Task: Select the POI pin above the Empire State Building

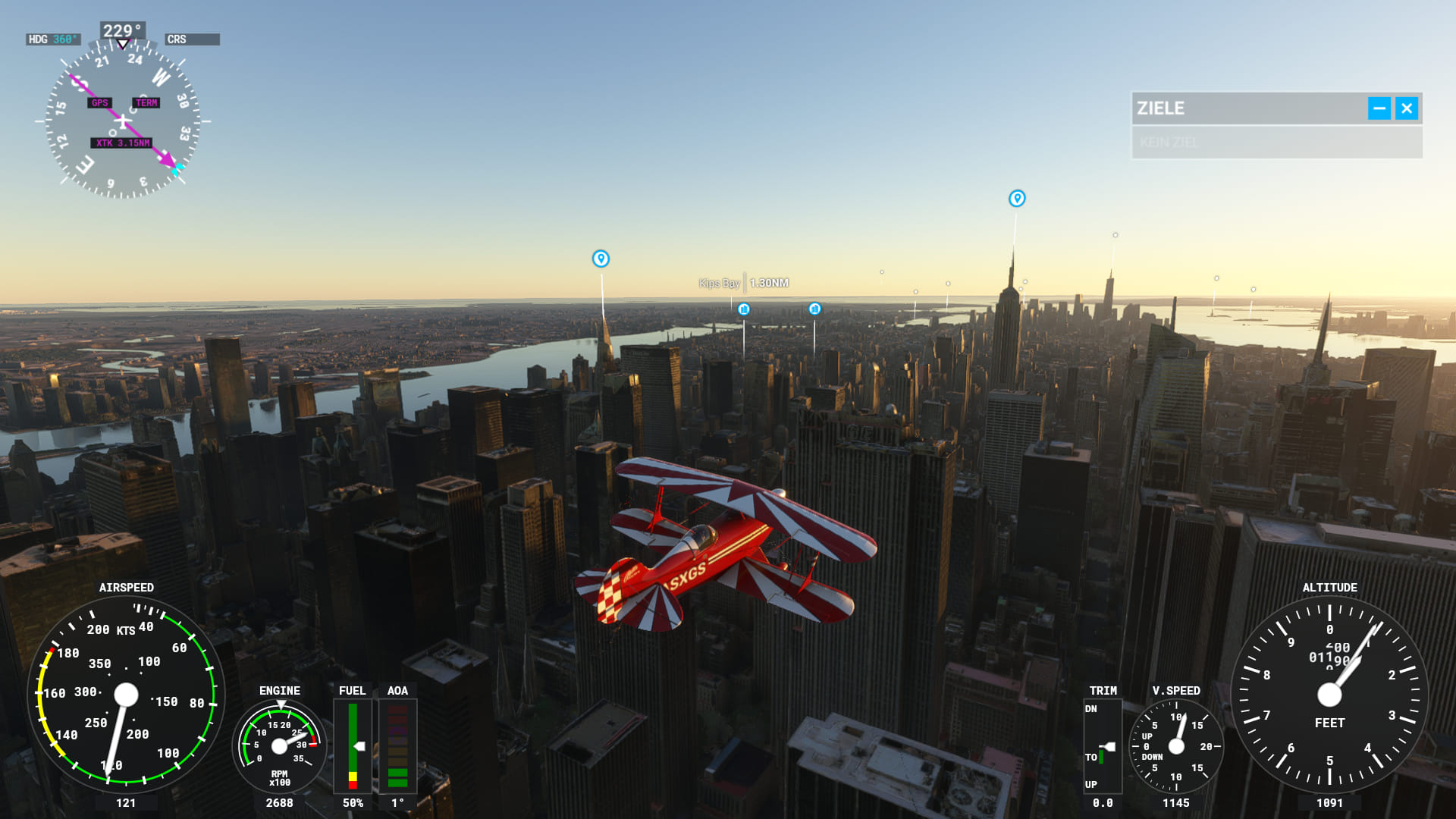Action: 1017,199
